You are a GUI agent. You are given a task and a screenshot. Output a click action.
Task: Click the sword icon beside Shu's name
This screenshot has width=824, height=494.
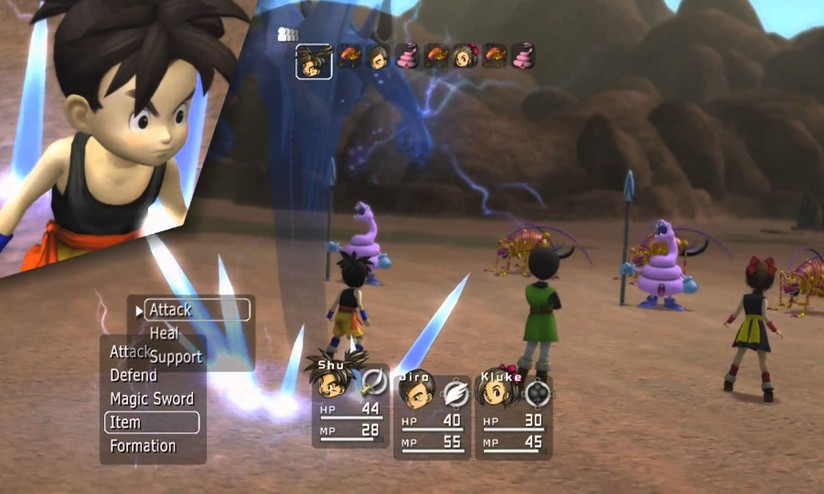coord(374,383)
